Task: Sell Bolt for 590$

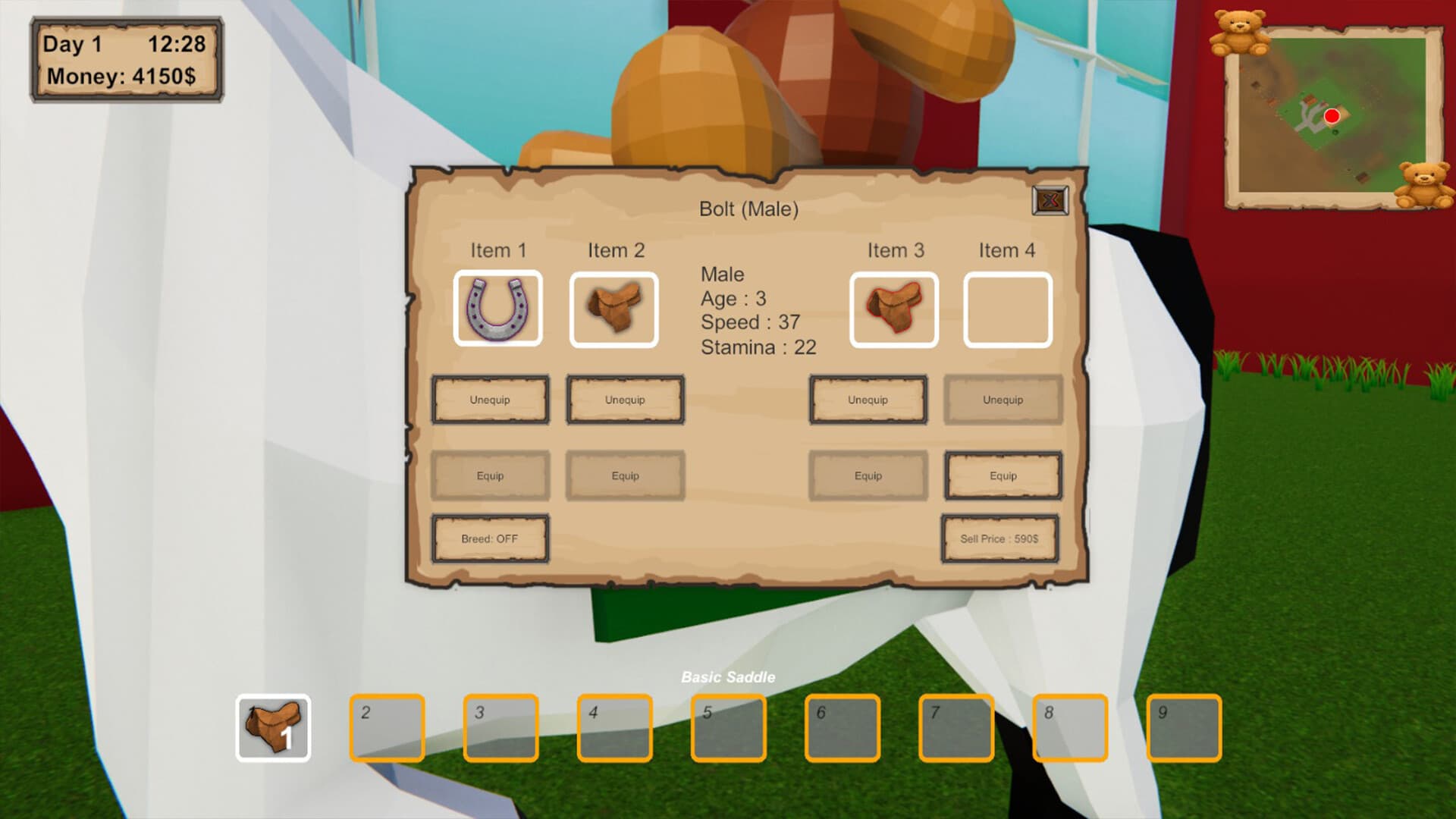Action: (999, 538)
